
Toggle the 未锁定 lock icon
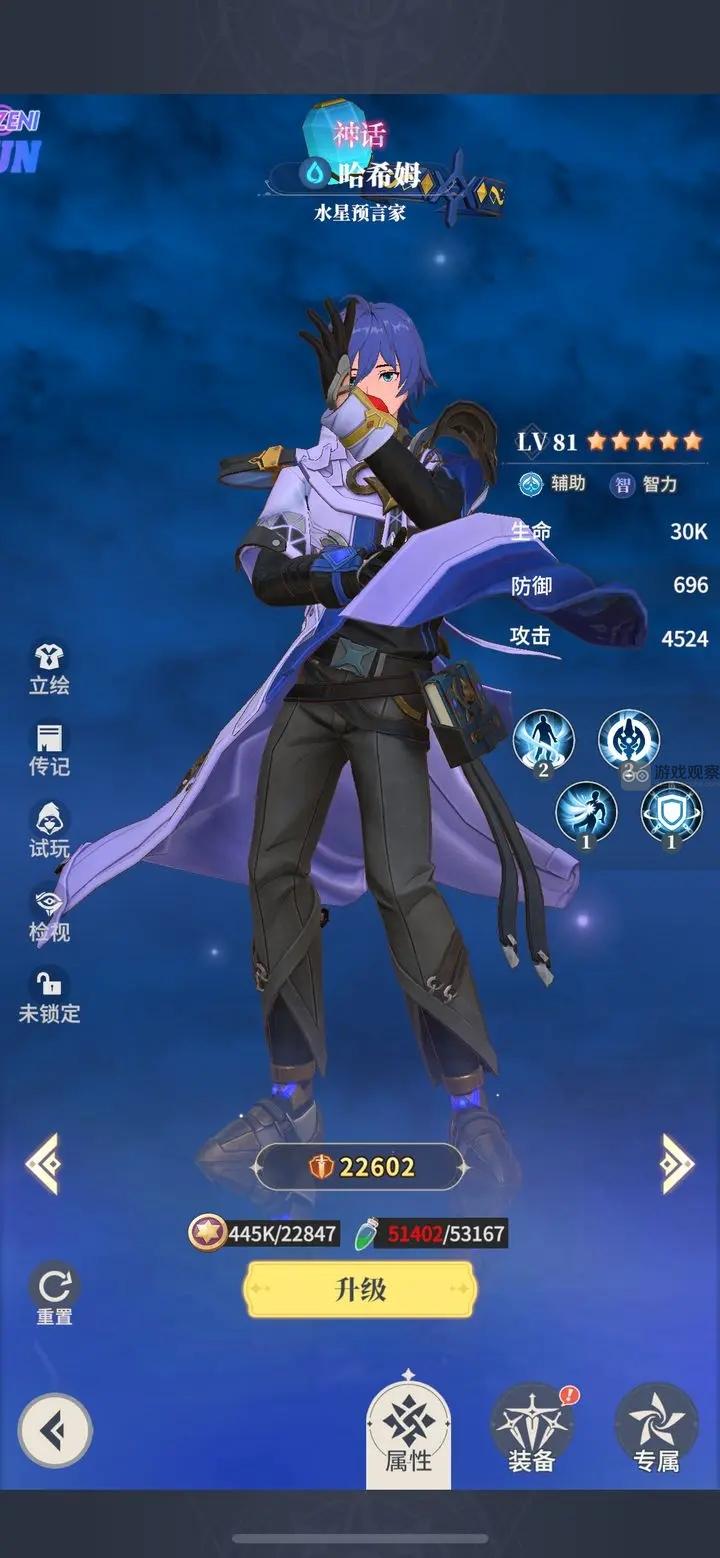[49, 996]
